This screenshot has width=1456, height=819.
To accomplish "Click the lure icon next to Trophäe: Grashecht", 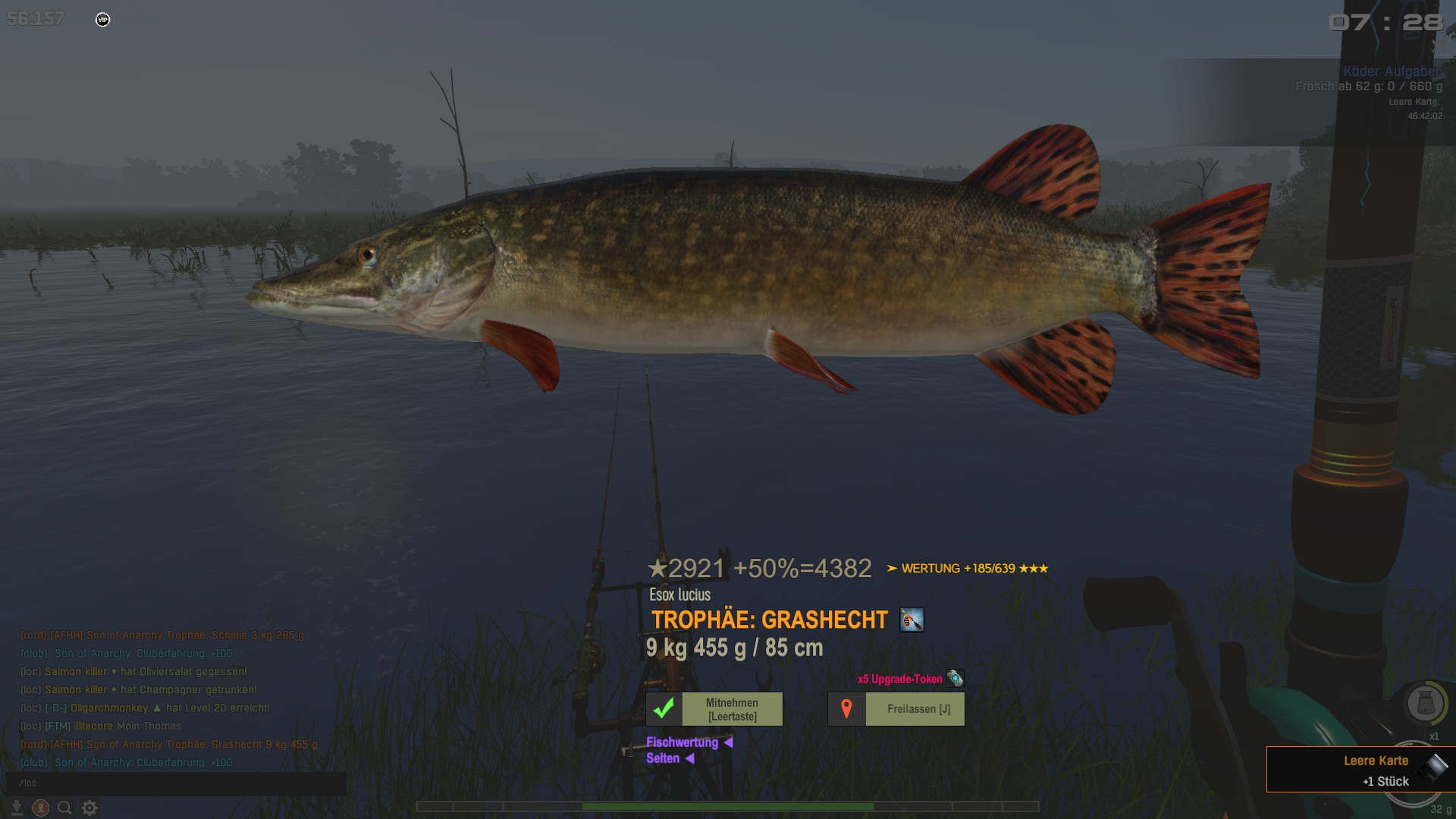I will [912, 620].
